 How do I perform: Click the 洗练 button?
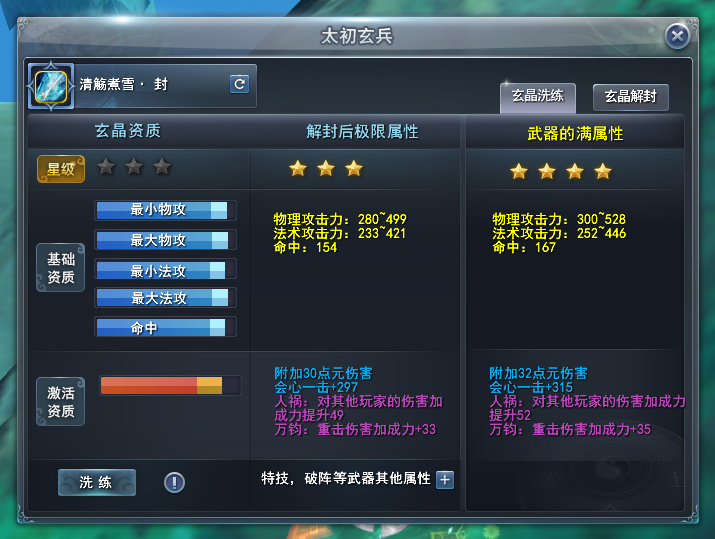pyautogui.click(x=96, y=482)
